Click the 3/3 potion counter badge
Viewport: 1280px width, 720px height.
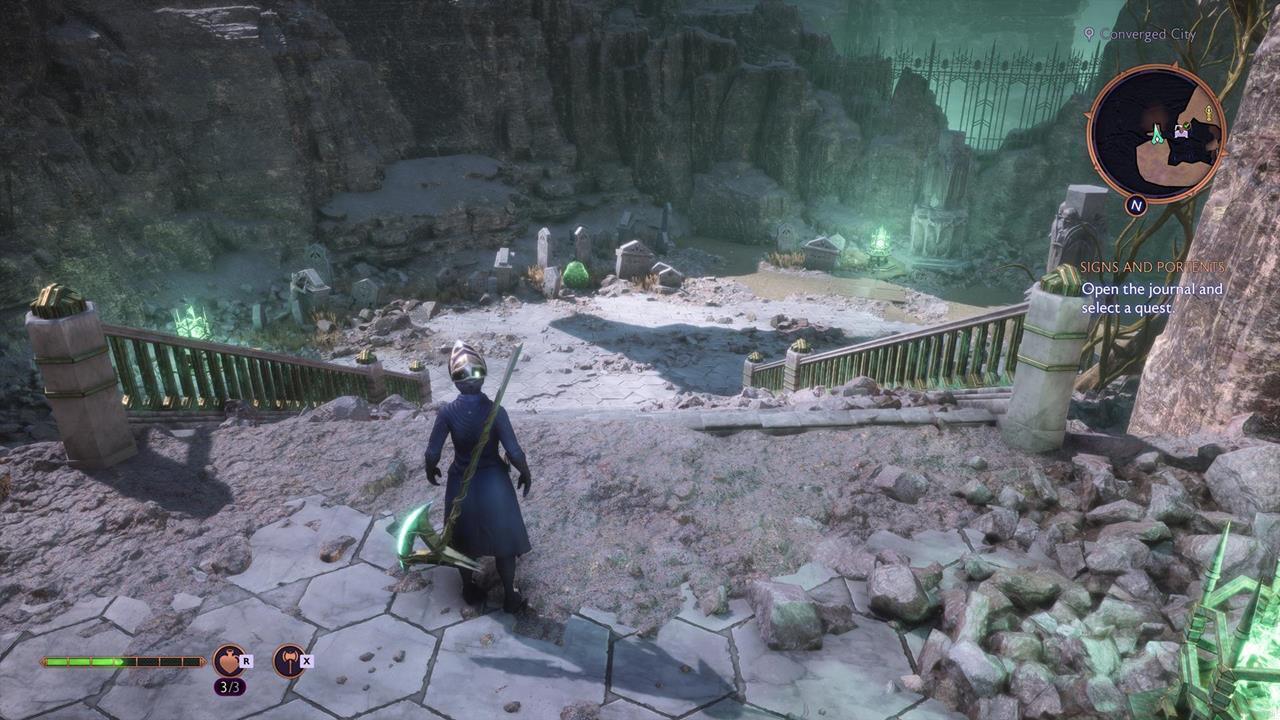click(230, 687)
